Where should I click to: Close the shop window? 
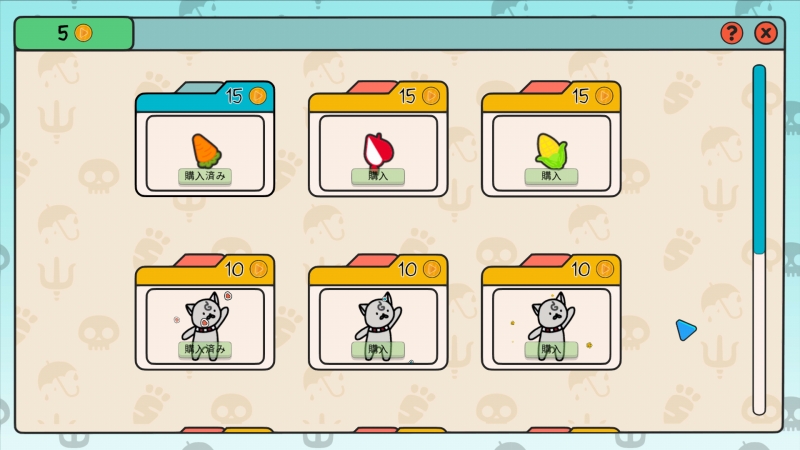765,33
